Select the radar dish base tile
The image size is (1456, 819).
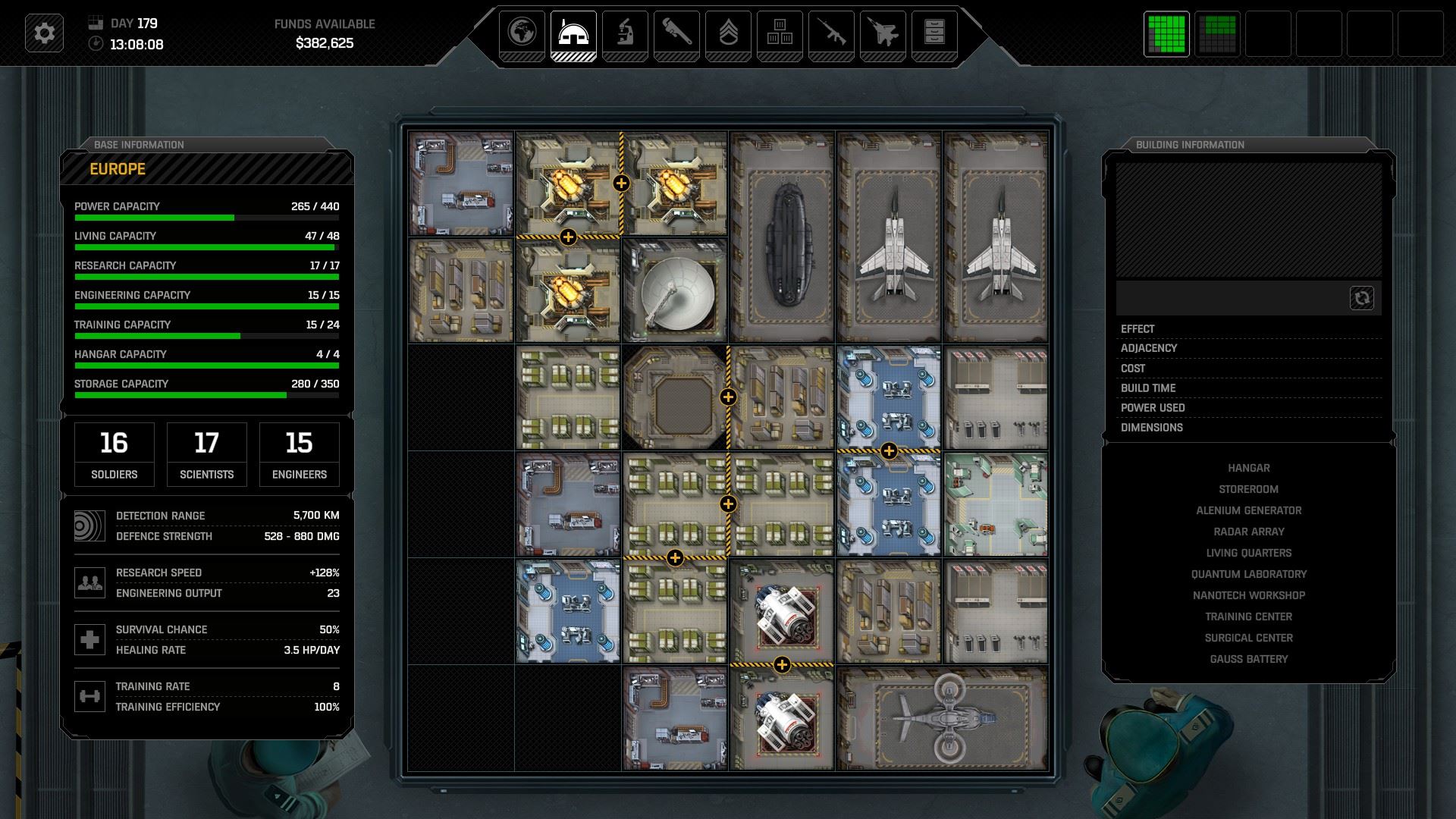pos(674,291)
